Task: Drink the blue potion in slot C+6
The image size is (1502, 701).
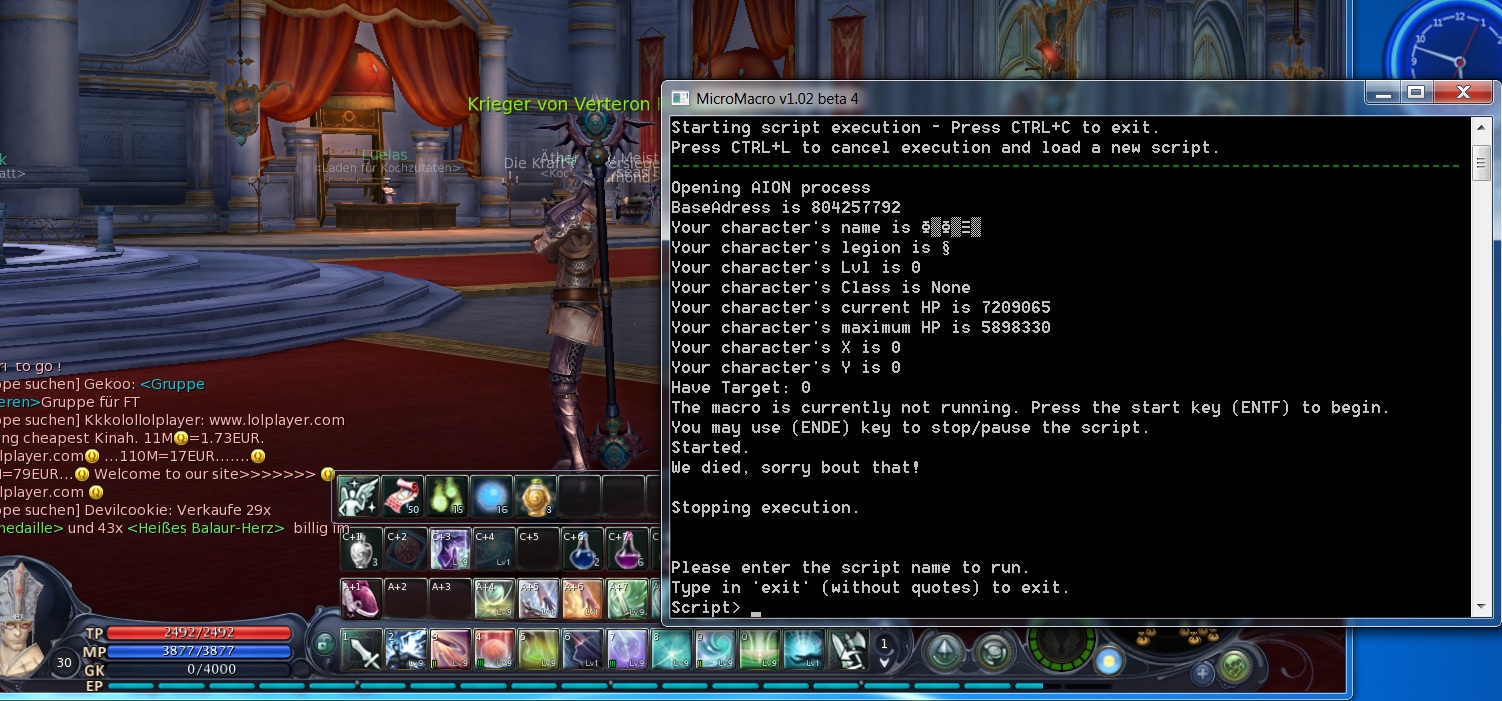Action: coord(581,549)
